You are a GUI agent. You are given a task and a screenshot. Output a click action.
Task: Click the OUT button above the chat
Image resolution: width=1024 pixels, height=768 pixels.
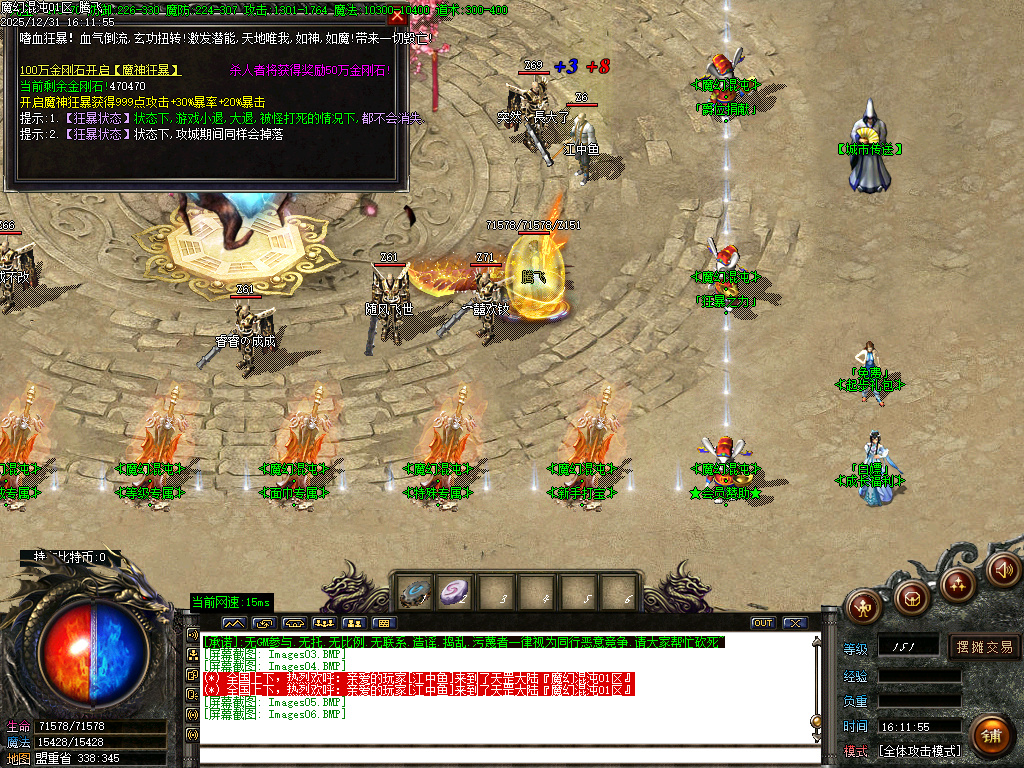tap(763, 623)
